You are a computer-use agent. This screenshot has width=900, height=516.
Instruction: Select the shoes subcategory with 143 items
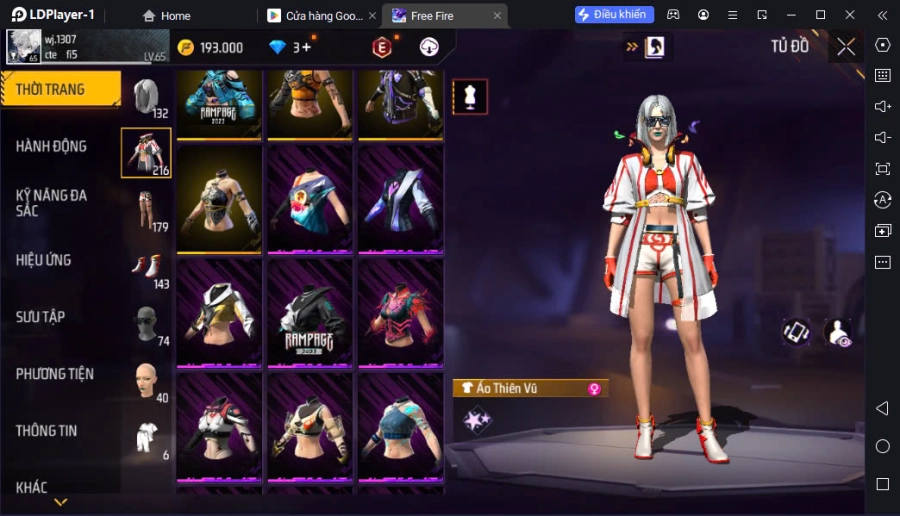[x=147, y=266]
